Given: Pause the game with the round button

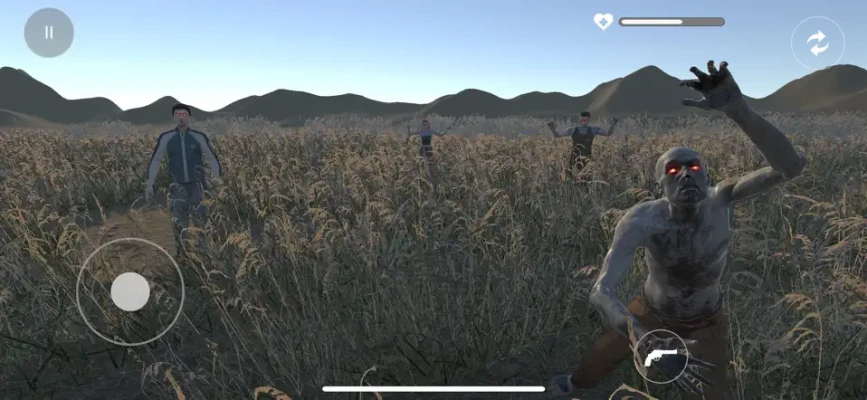Looking at the screenshot, I should [49, 32].
